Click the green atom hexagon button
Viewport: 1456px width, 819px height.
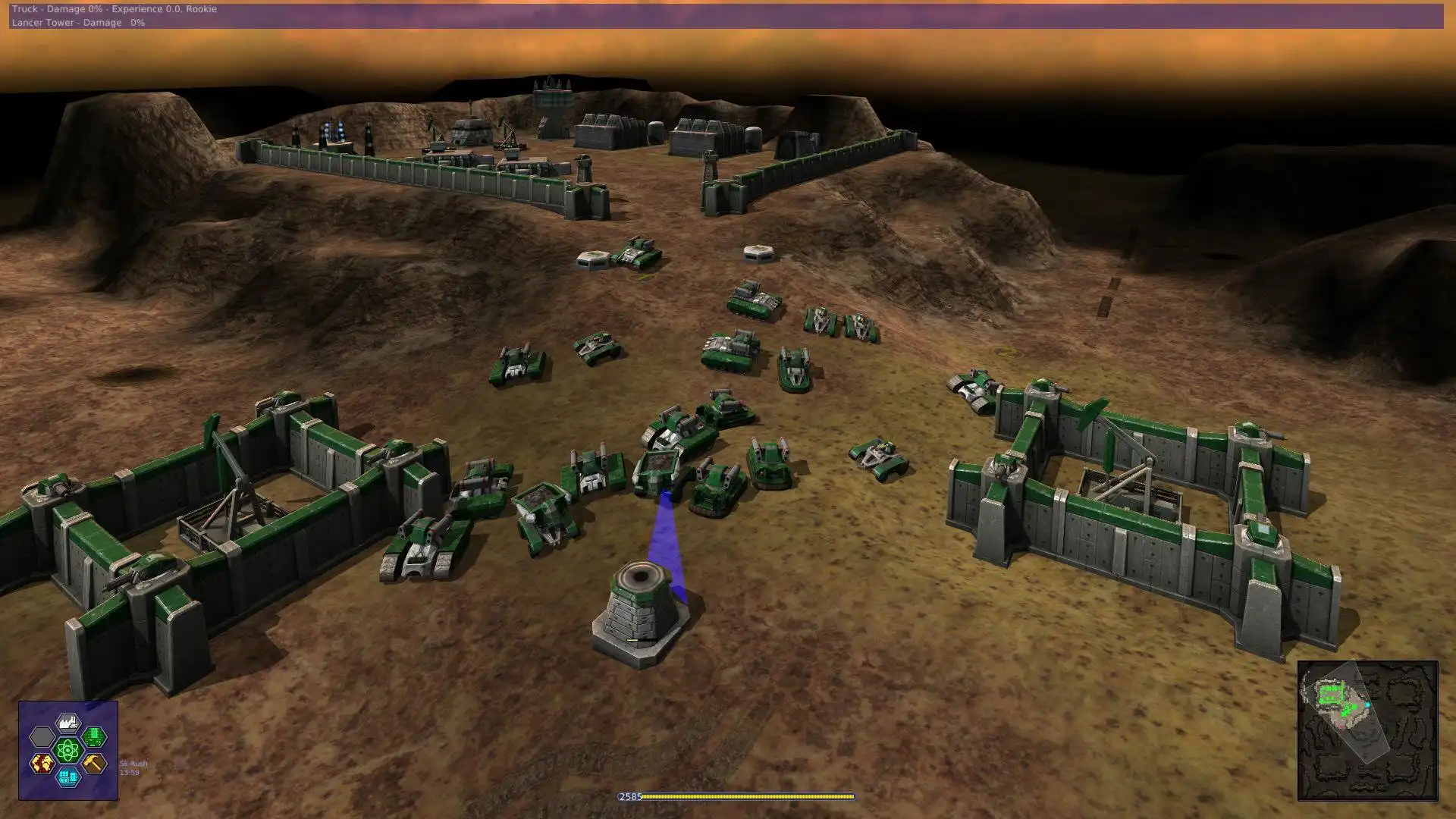tap(68, 750)
